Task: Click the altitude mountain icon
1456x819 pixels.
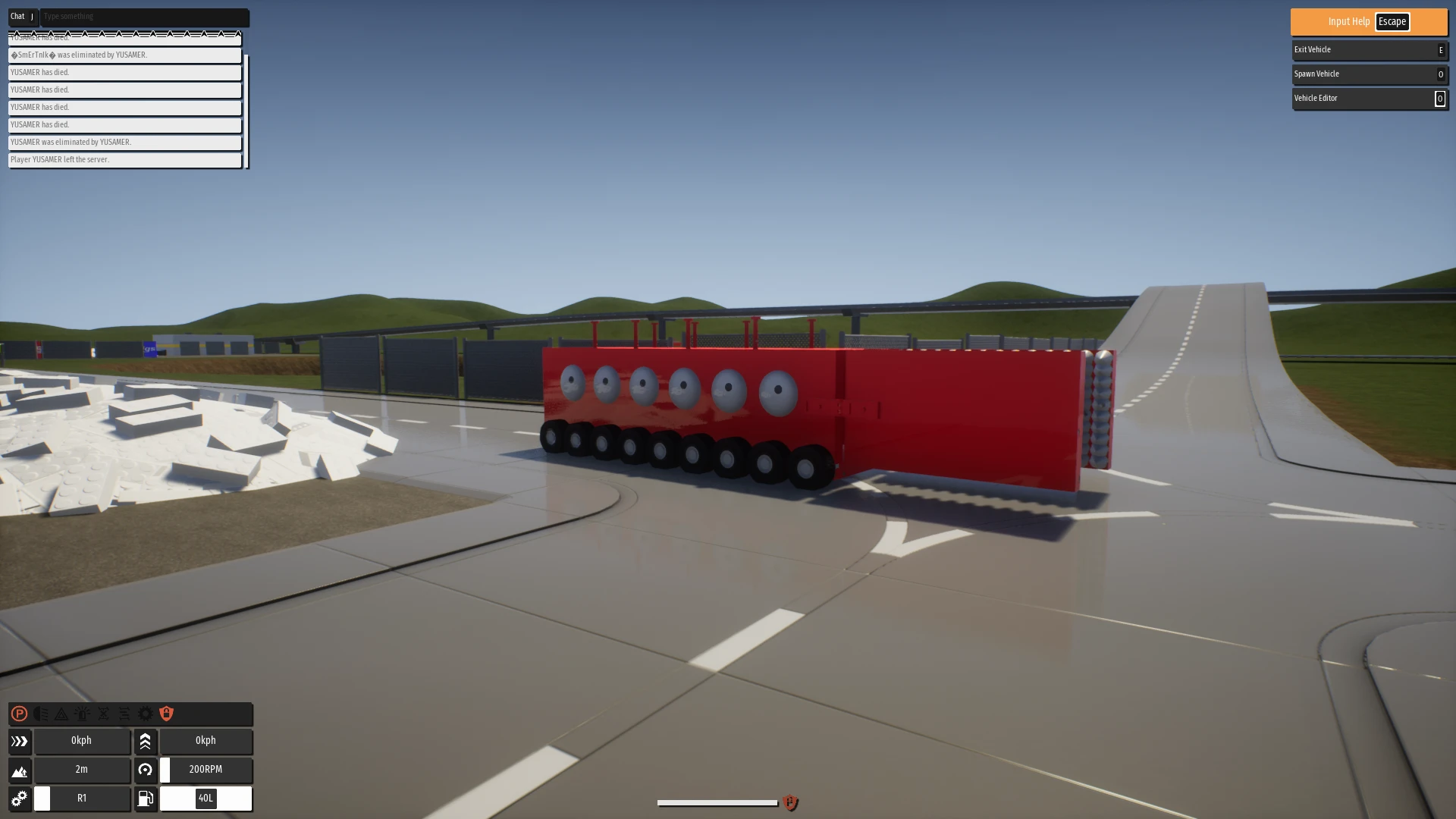Action: (20, 770)
